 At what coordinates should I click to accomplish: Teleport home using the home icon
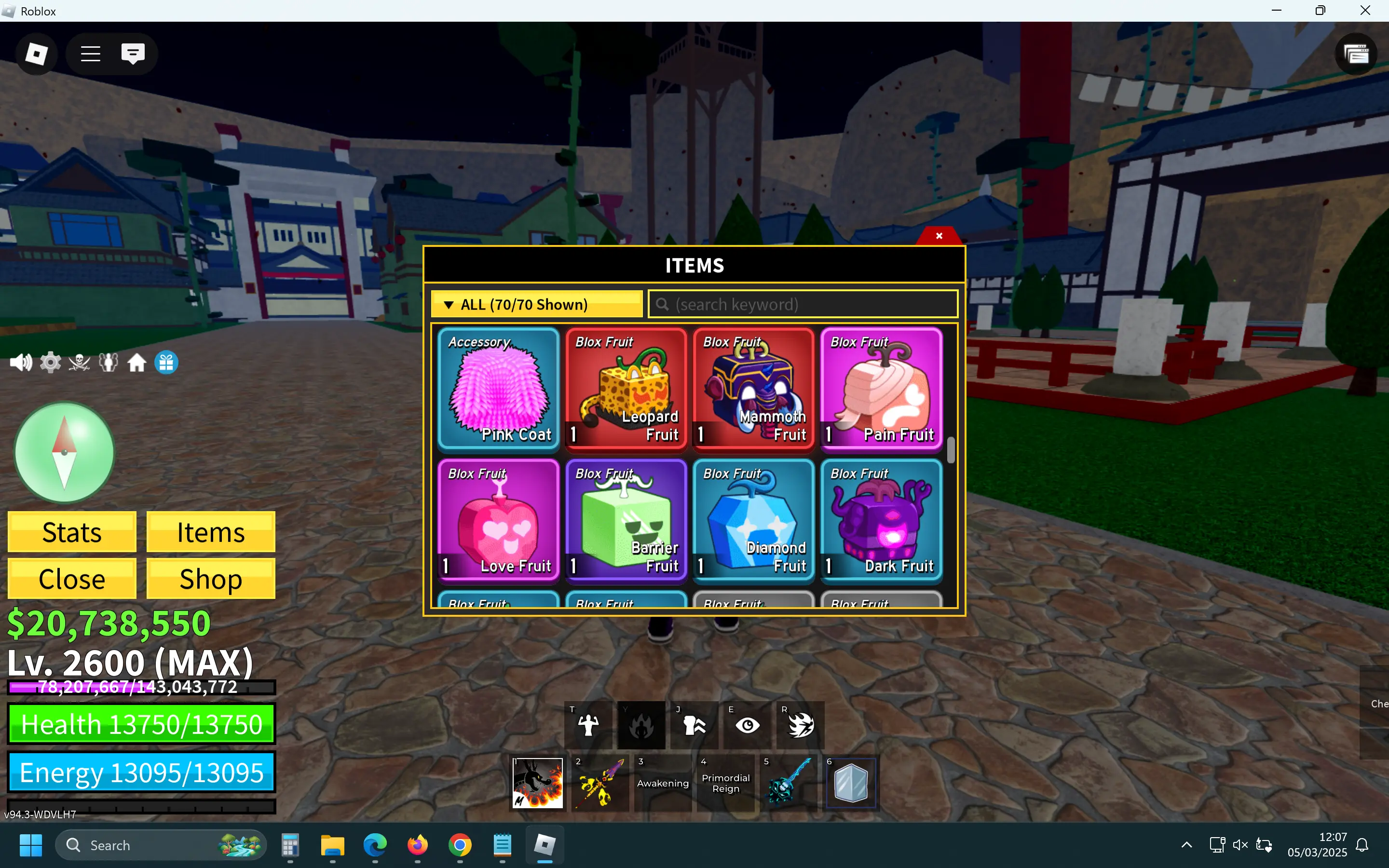point(136,362)
